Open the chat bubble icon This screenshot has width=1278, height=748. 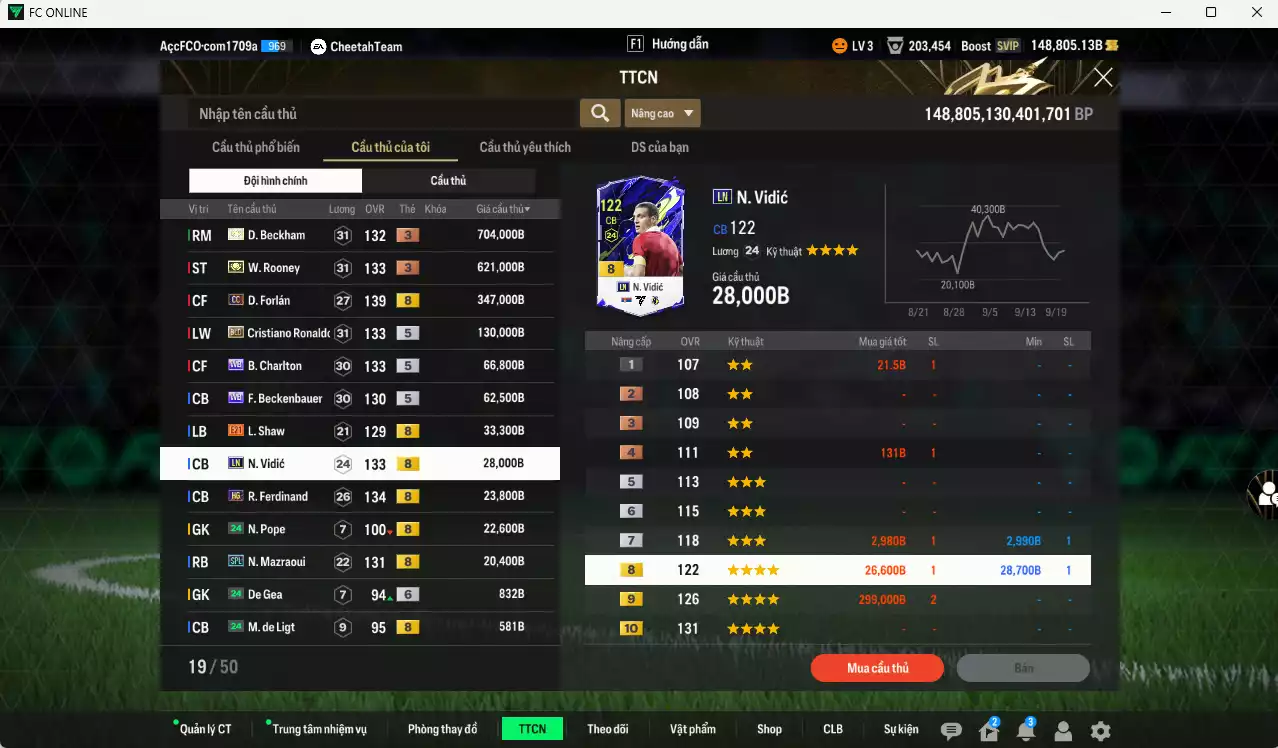[951, 731]
